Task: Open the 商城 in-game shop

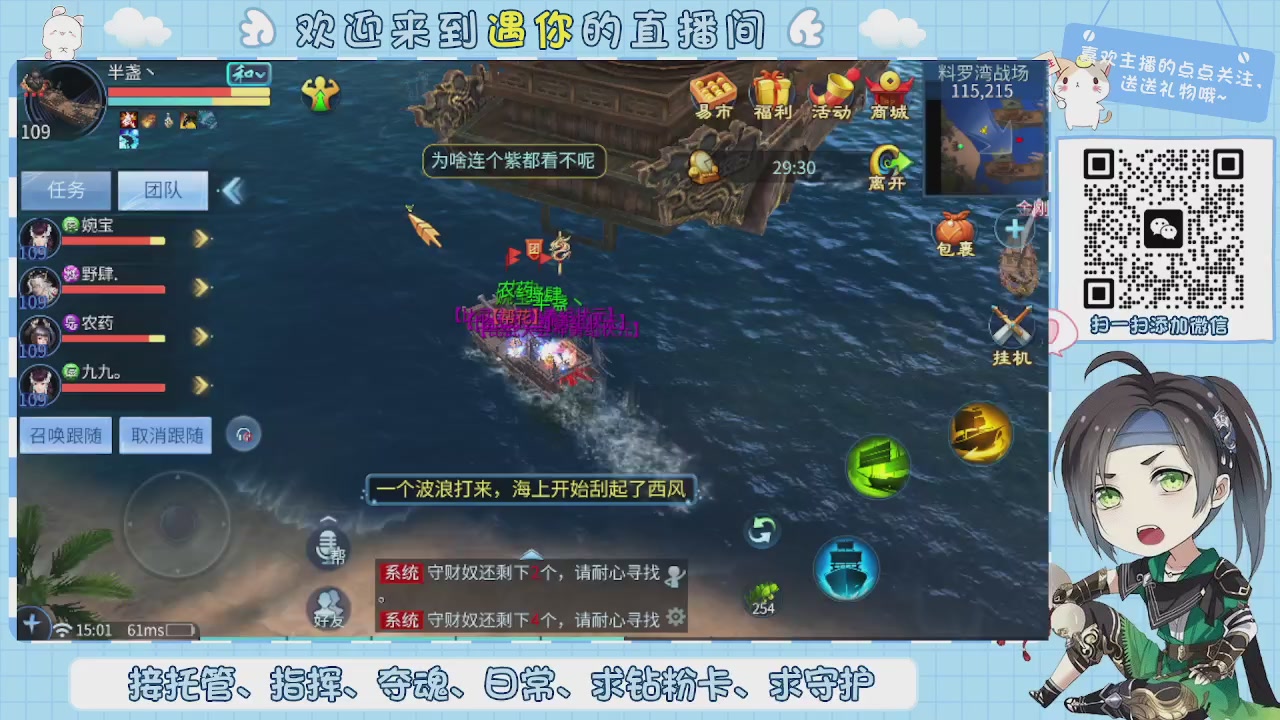Action: (x=889, y=95)
